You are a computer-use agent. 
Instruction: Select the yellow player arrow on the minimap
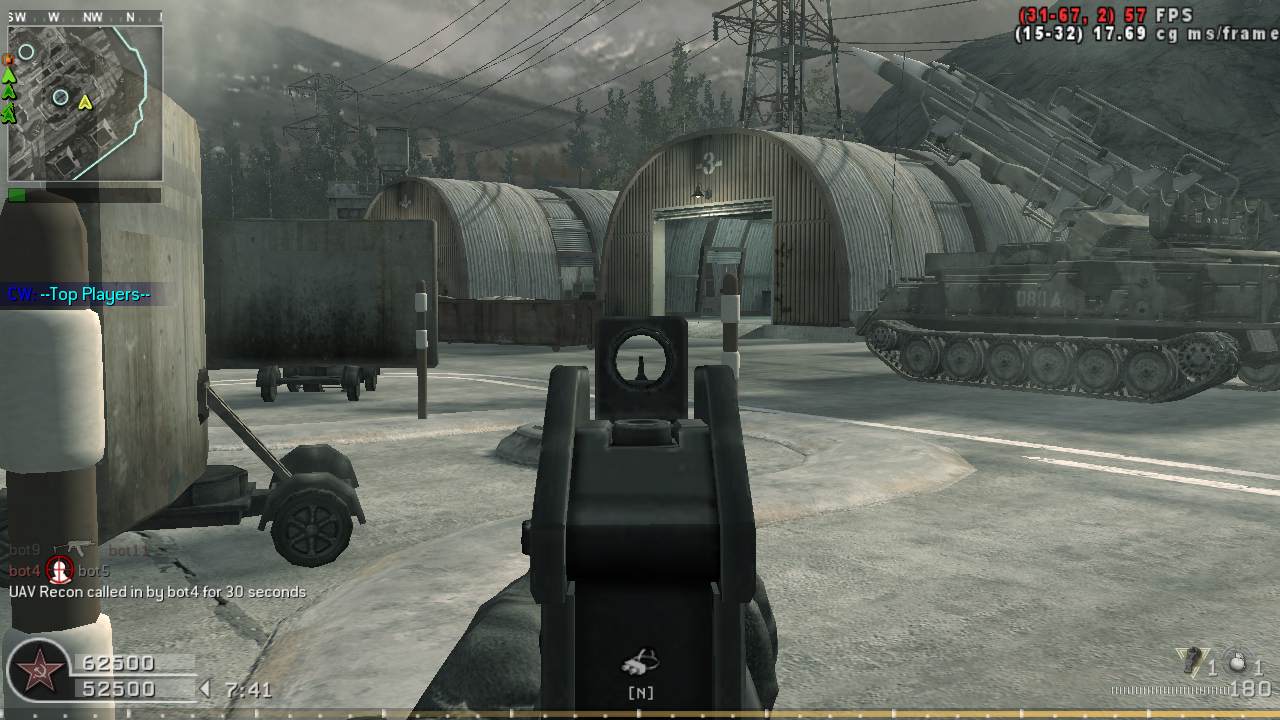click(x=85, y=101)
